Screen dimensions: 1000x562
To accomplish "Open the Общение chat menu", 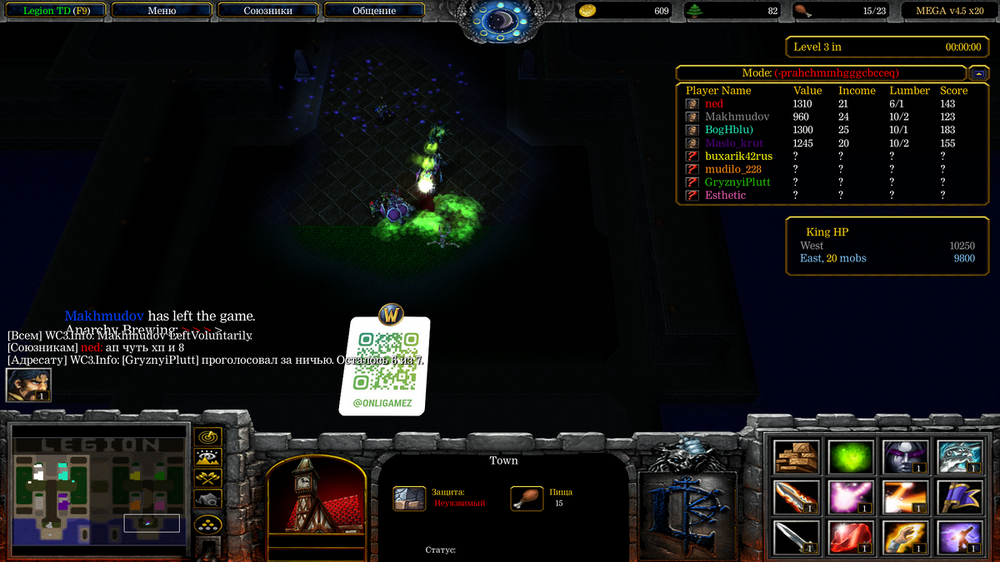I will pyautogui.click(x=373, y=11).
